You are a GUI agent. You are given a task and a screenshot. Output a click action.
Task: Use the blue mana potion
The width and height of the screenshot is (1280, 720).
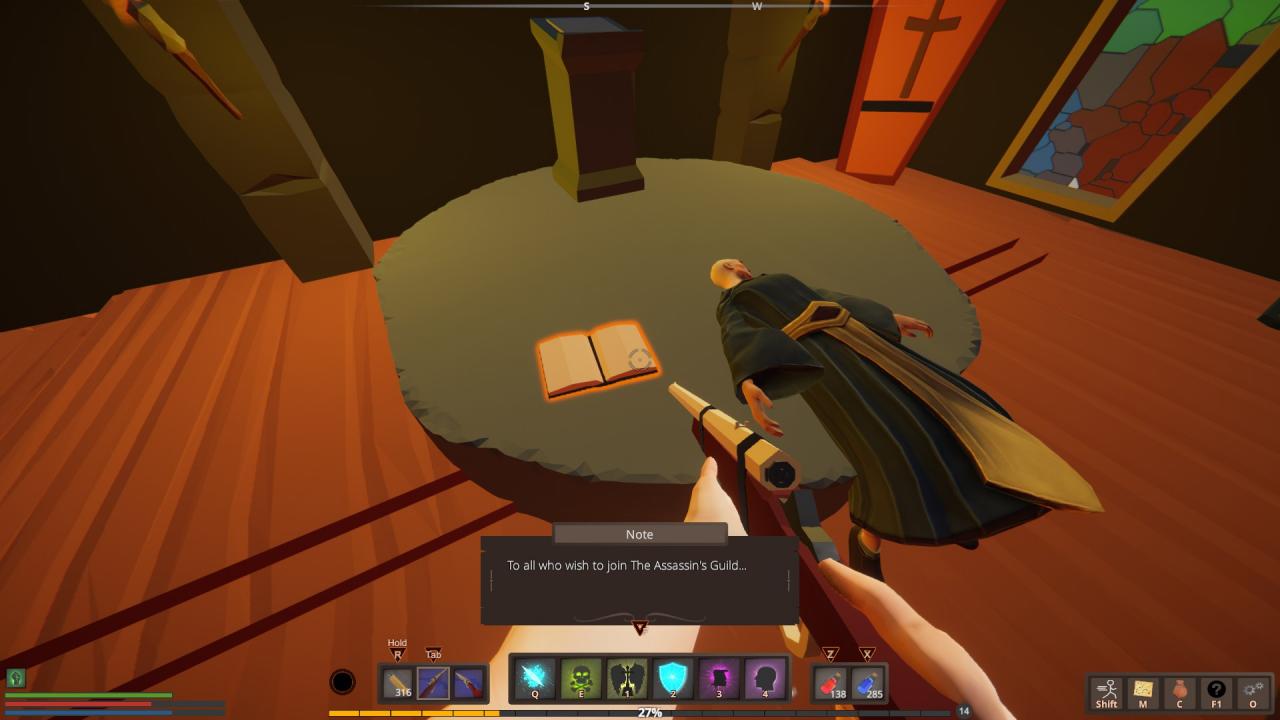(867, 683)
